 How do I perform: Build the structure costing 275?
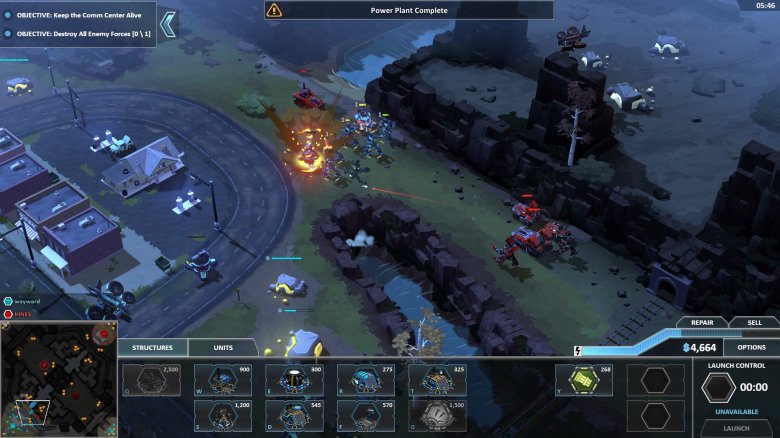(x=366, y=380)
